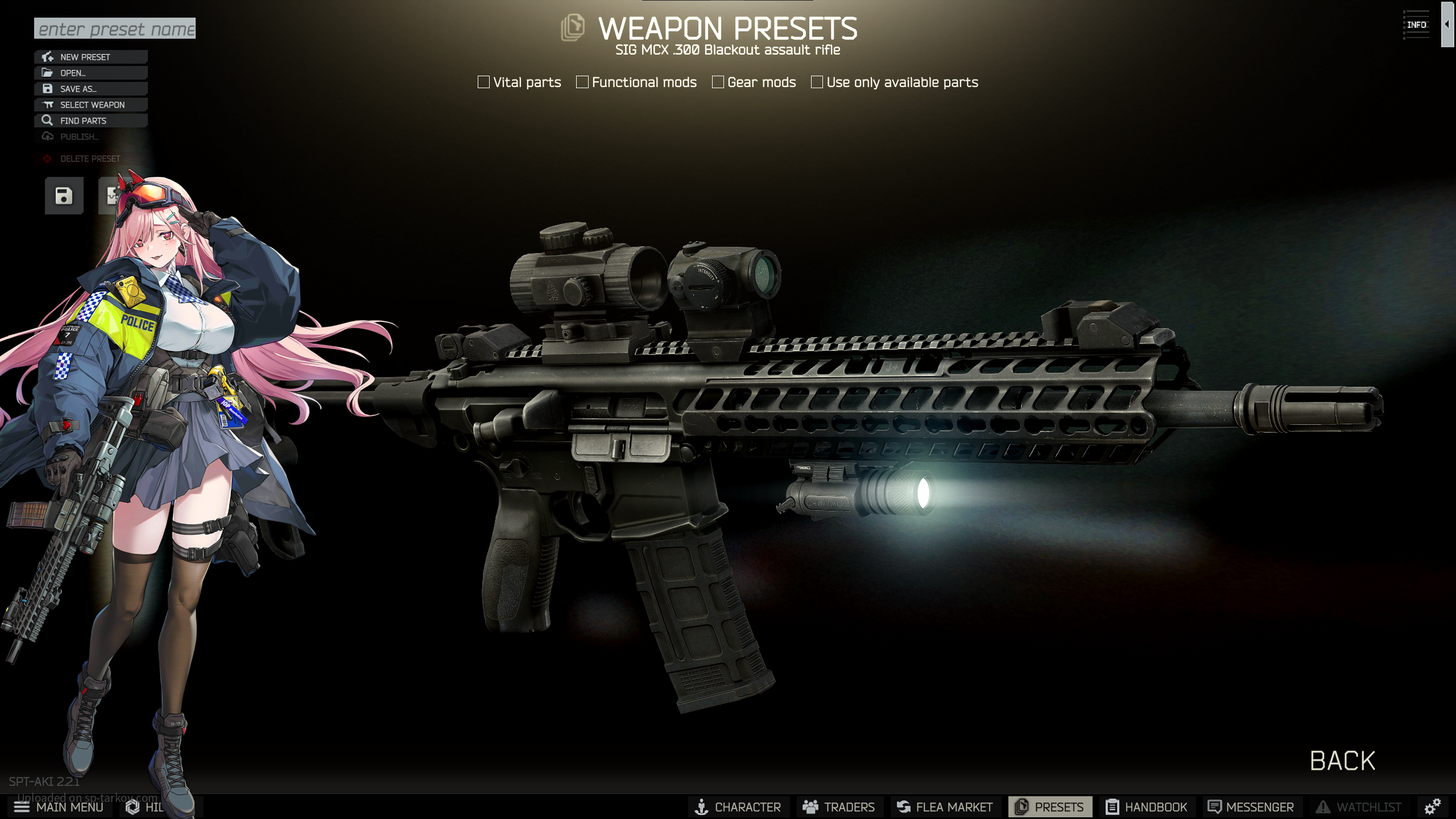Viewport: 1456px width, 819px height.
Task: Enable the Functional mods checkbox
Action: (582, 82)
